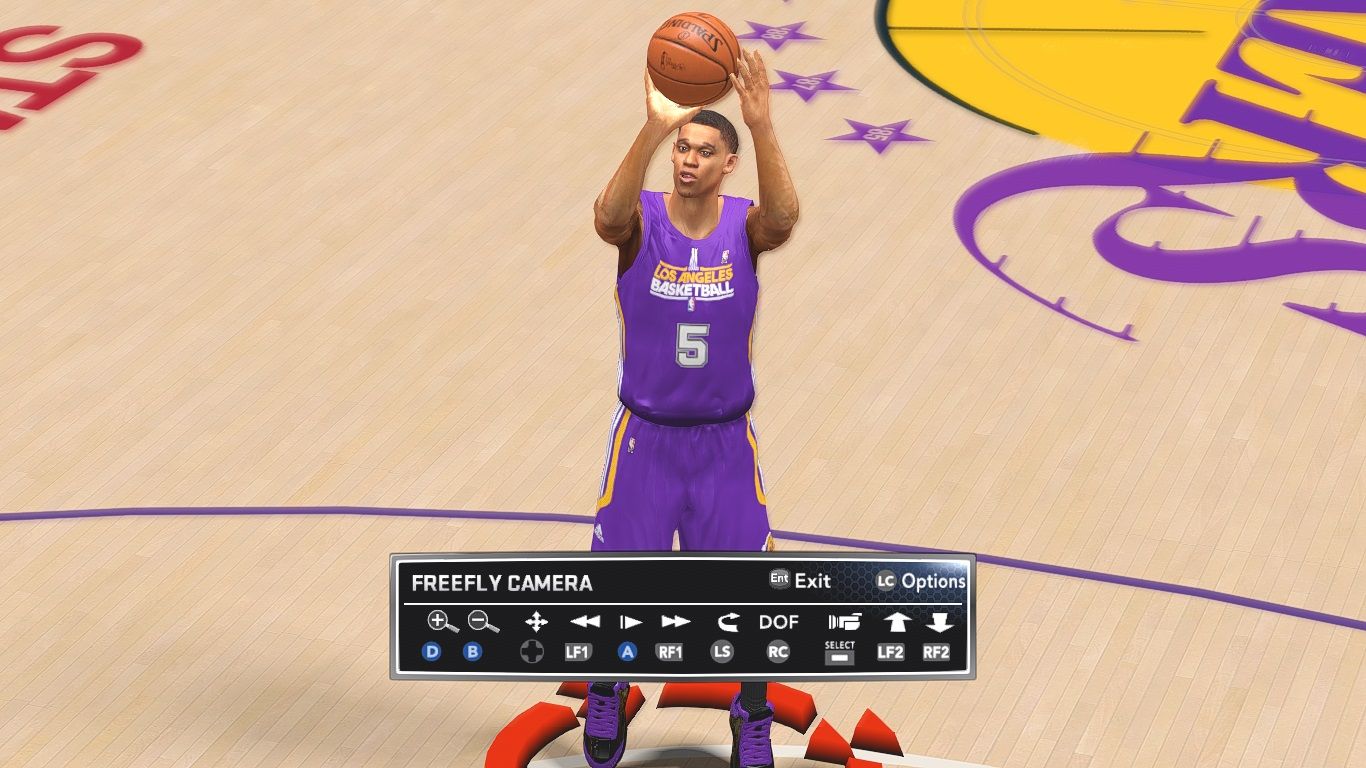Screen dimensions: 1366x768
Task: Exit the Freefly Camera panel
Action: click(800, 580)
